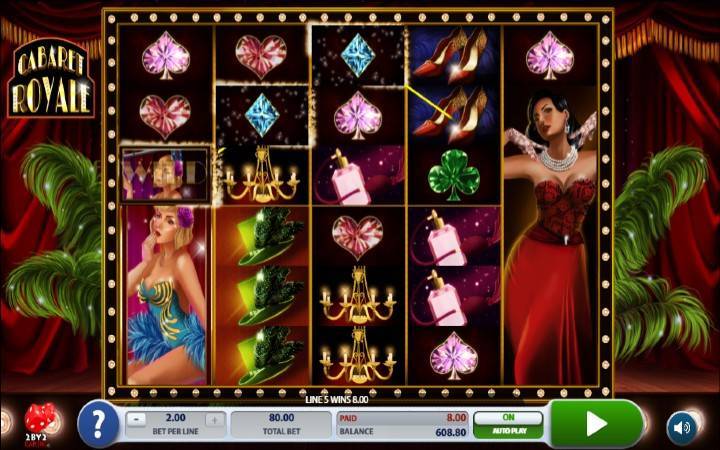Open the help question mark button
The image size is (720, 450).
pyautogui.click(x=98, y=424)
